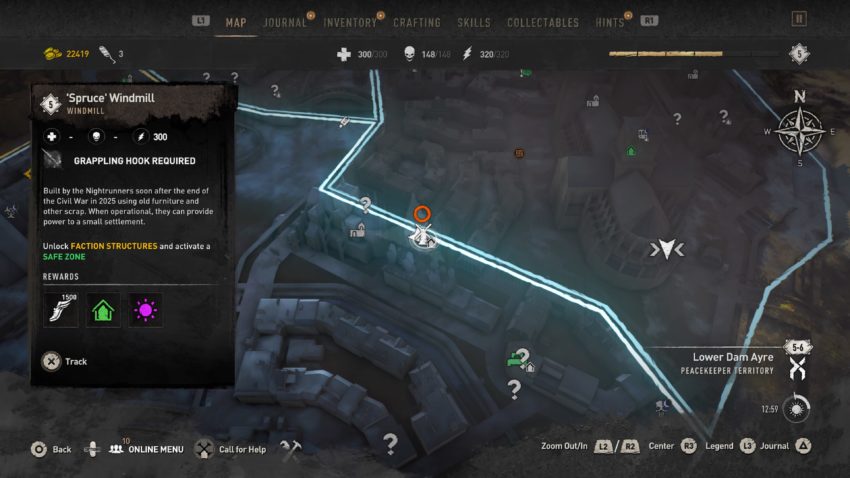
Task: Select the Map tab
Action: pos(236,22)
